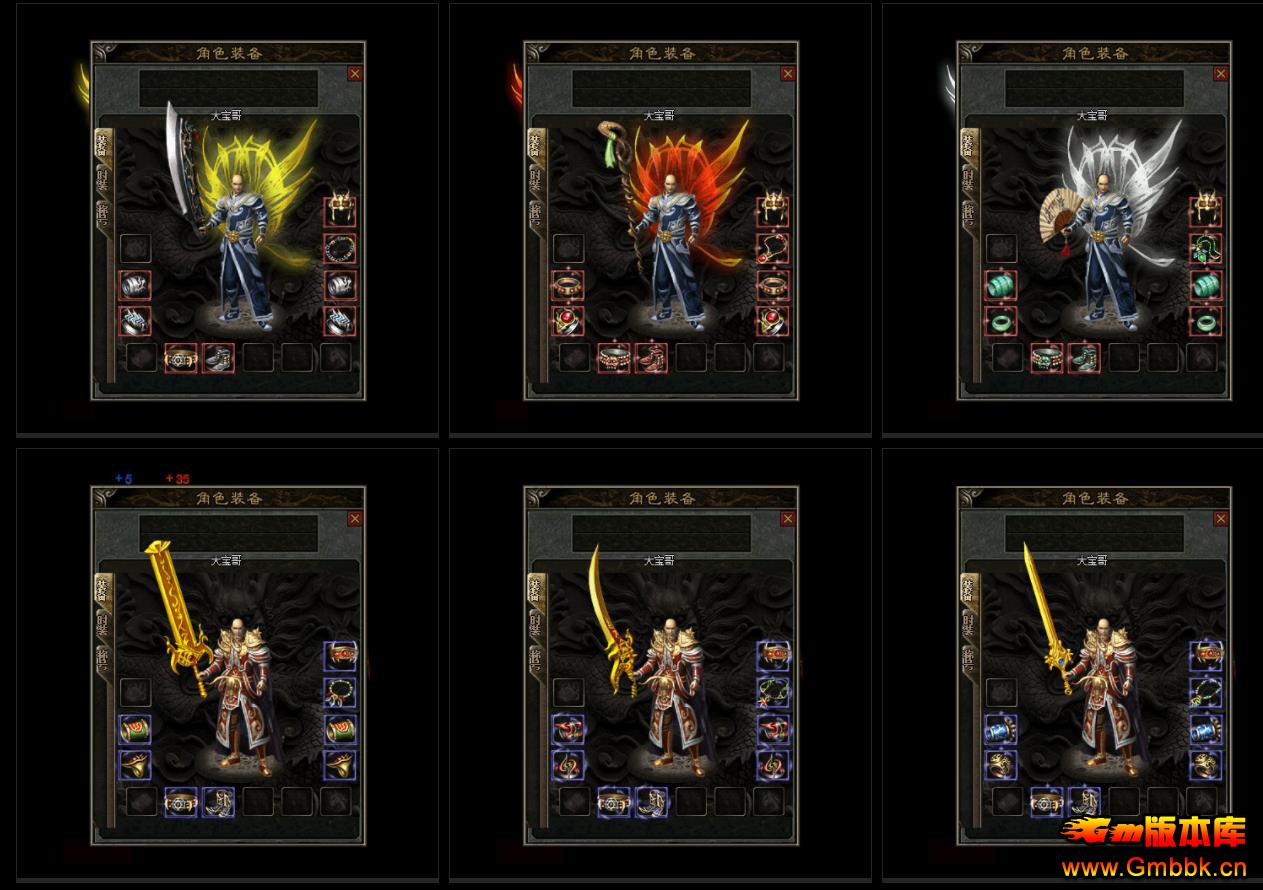Select the helmet slot in the broad golden greatsword panel

[340, 657]
